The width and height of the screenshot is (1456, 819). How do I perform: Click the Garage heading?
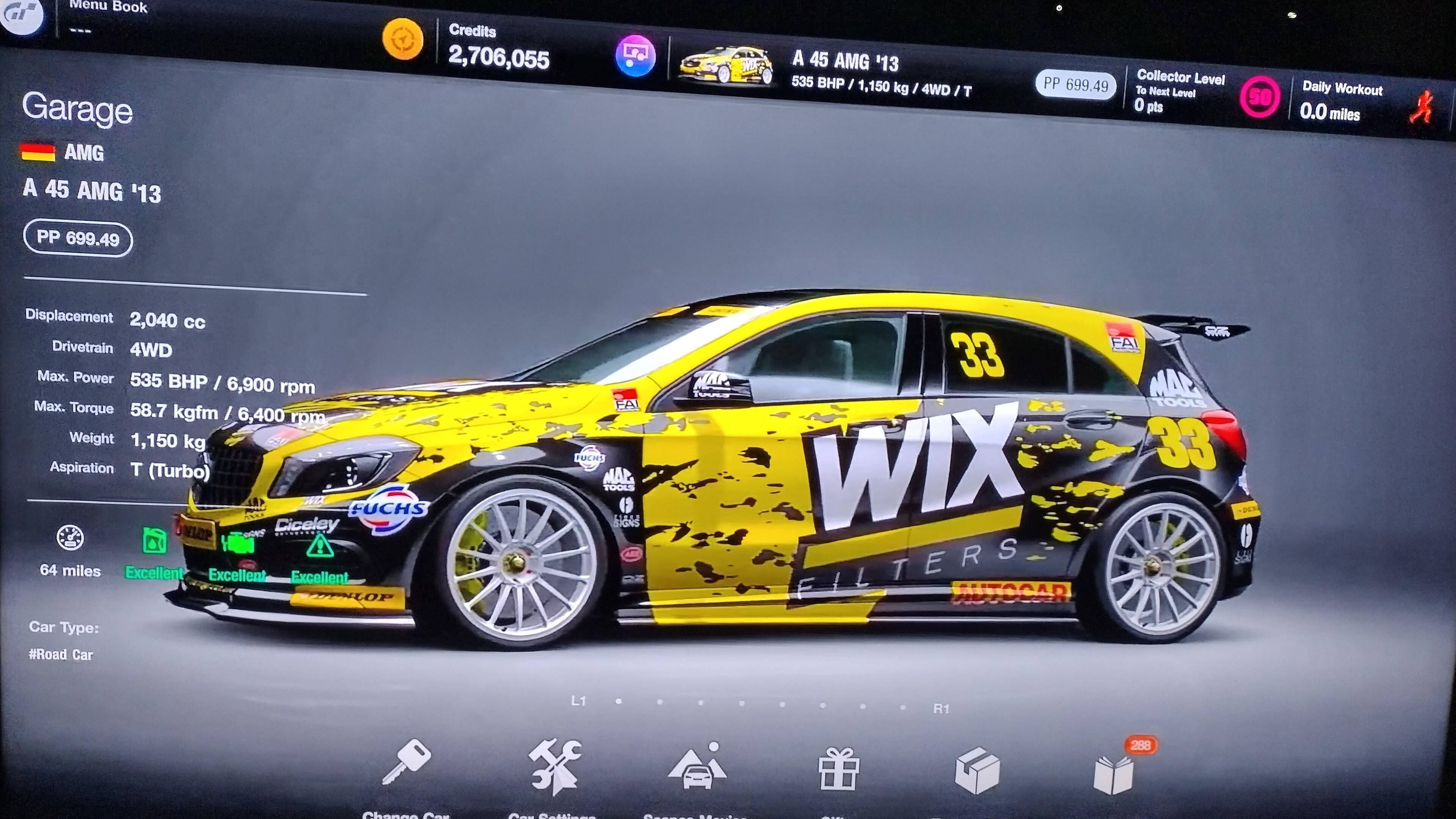[x=77, y=108]
